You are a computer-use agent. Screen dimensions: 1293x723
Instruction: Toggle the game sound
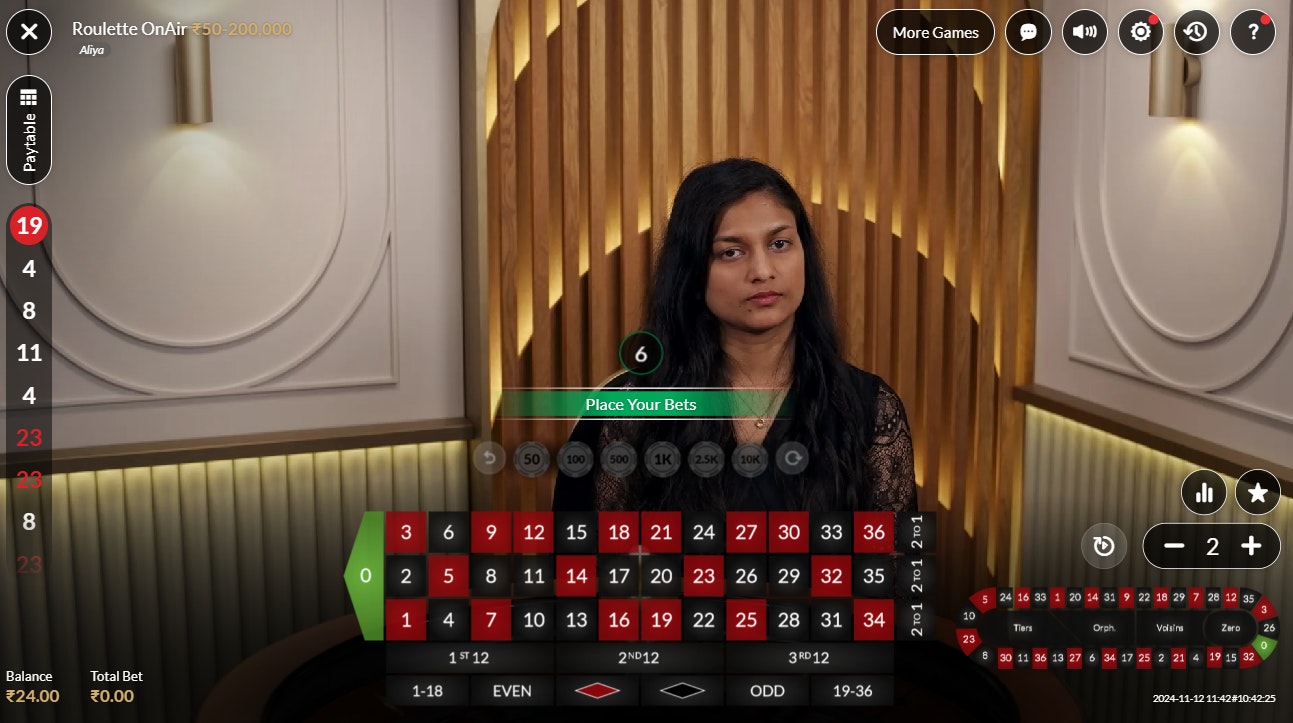tap(1084, 32)
